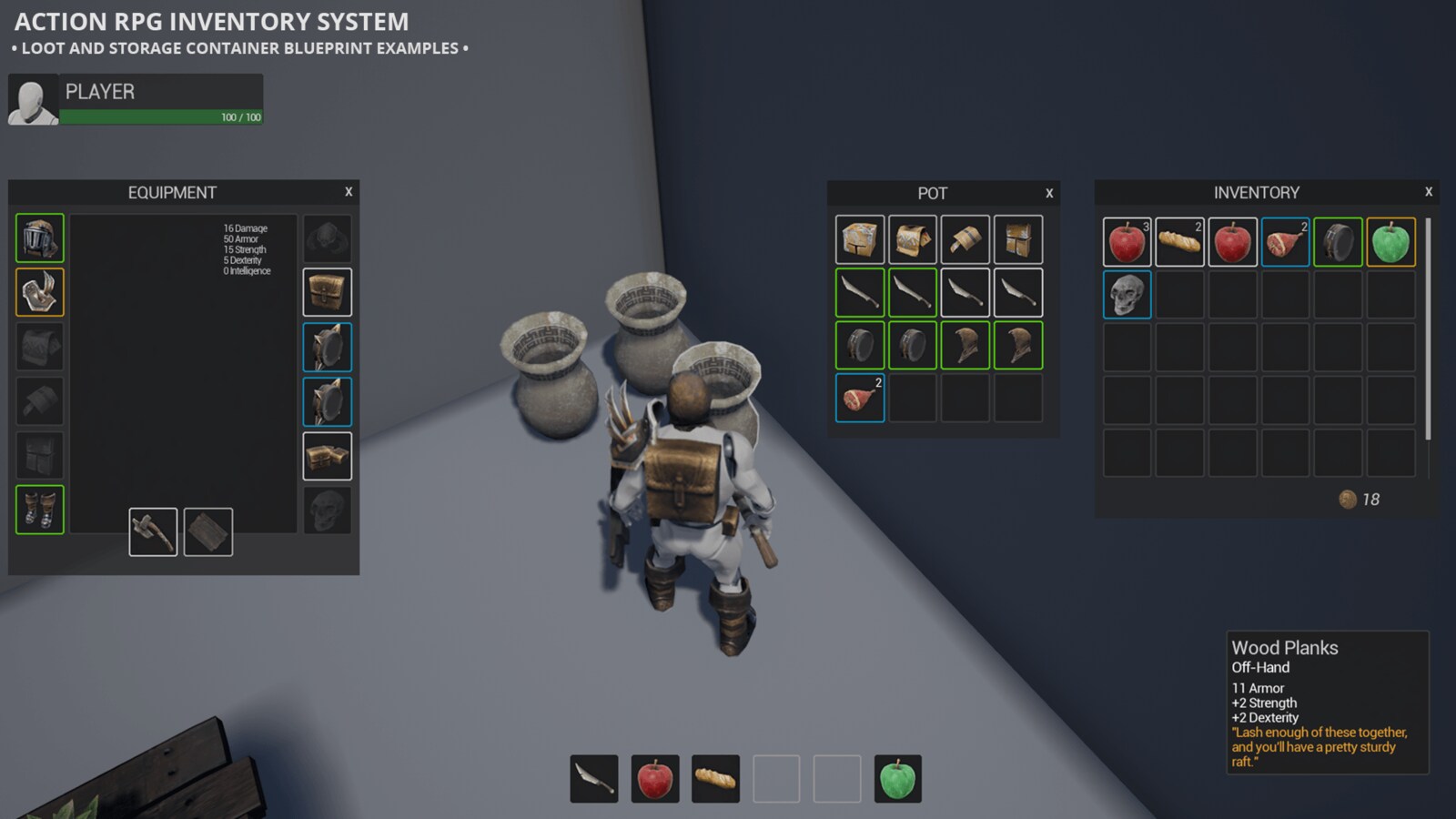Click the equipped helmet slot in Equipment
Image resolution: width=1456 pixels, height=819 pixels.
[39, 238]
